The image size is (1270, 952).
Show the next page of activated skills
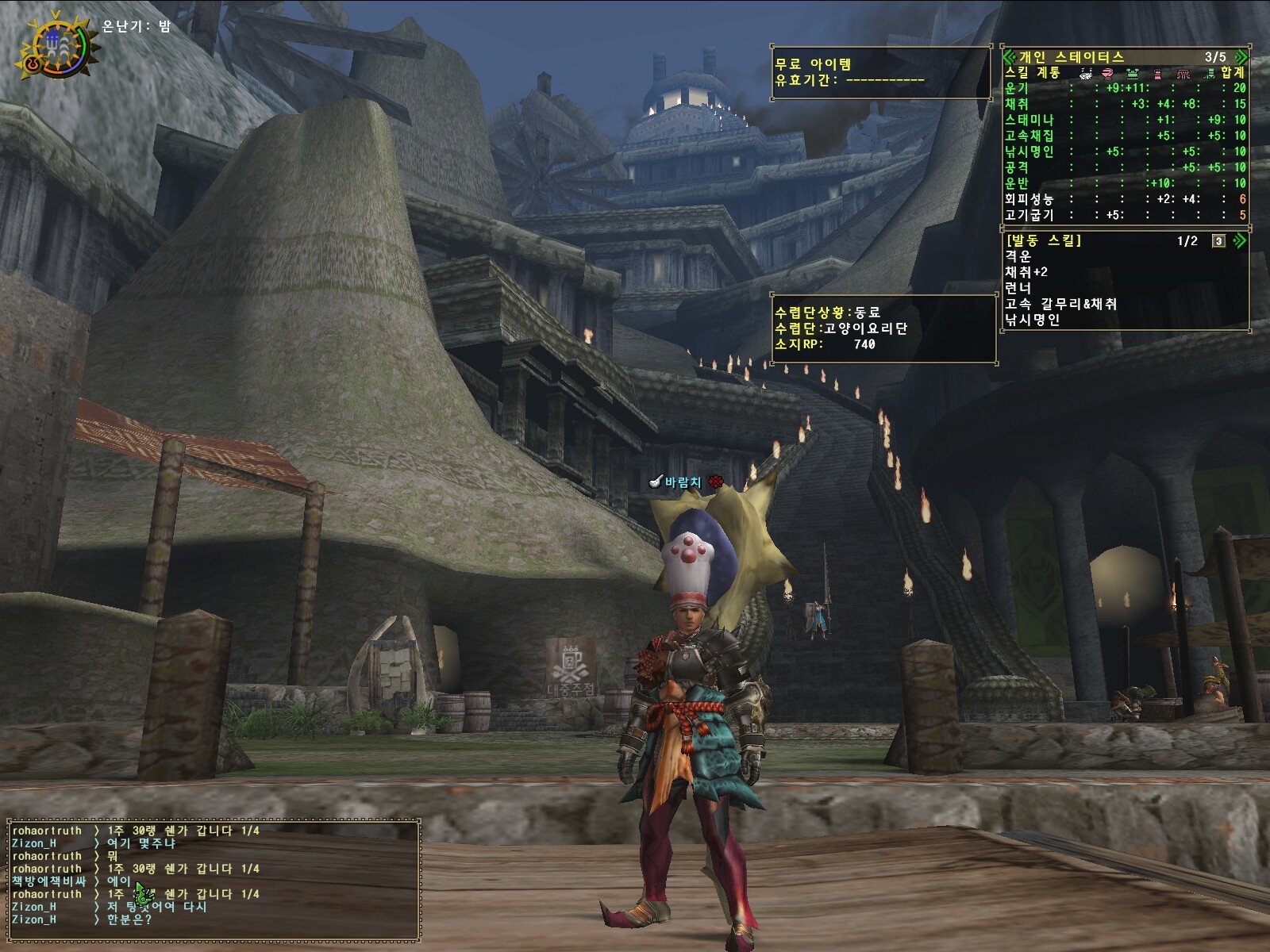(1238, 240)
